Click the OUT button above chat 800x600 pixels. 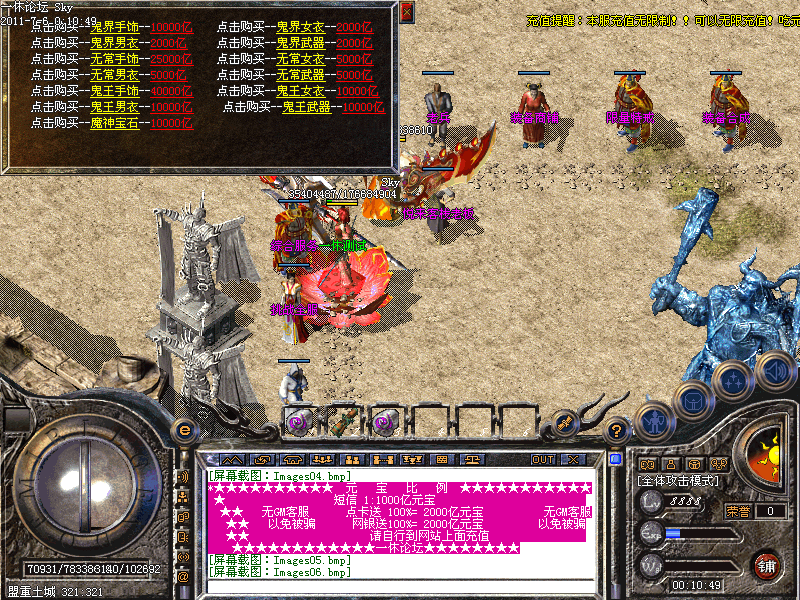(x=542, y=460)
